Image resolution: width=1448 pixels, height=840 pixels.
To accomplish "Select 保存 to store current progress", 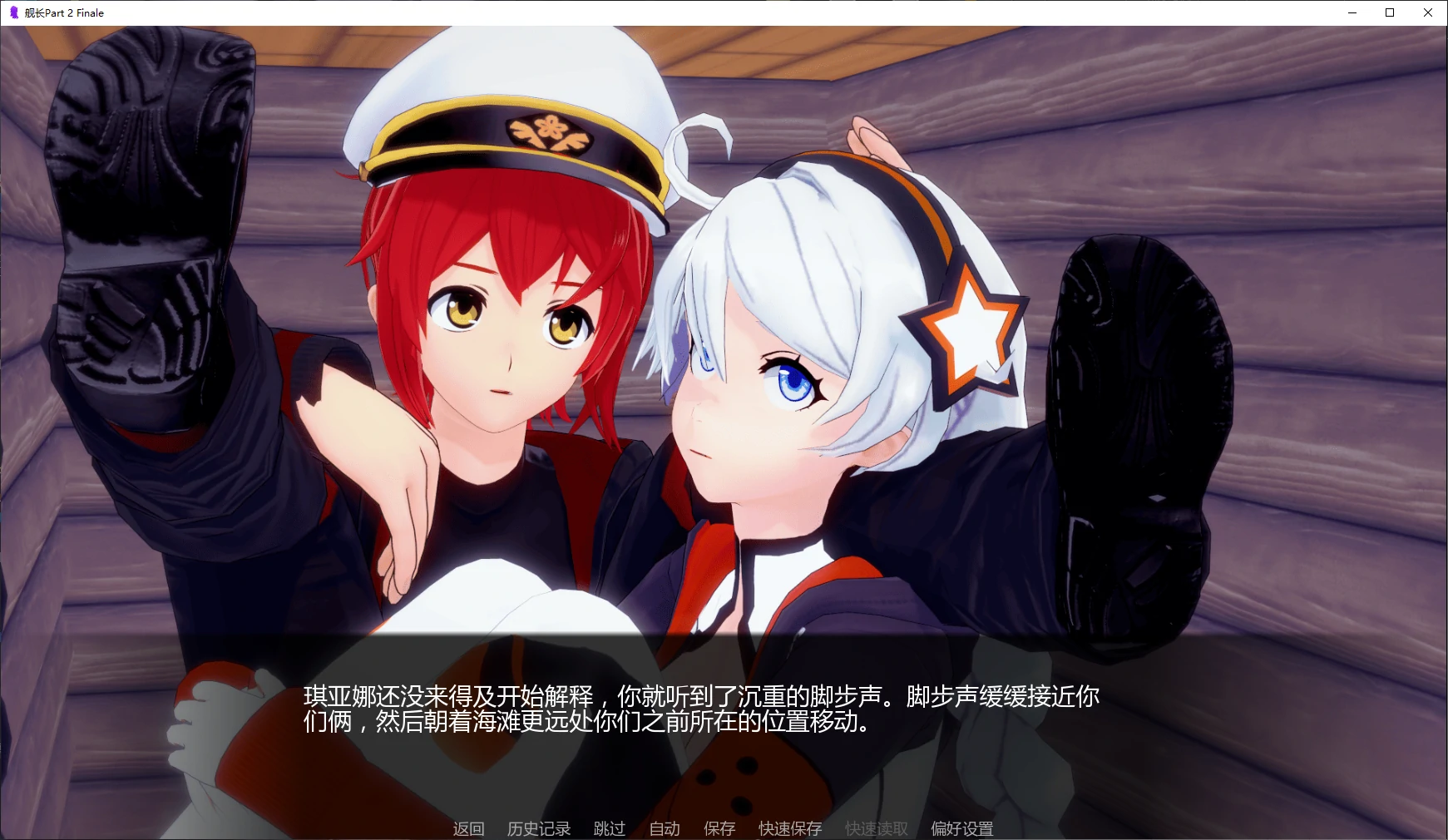I will pos(719,828).
